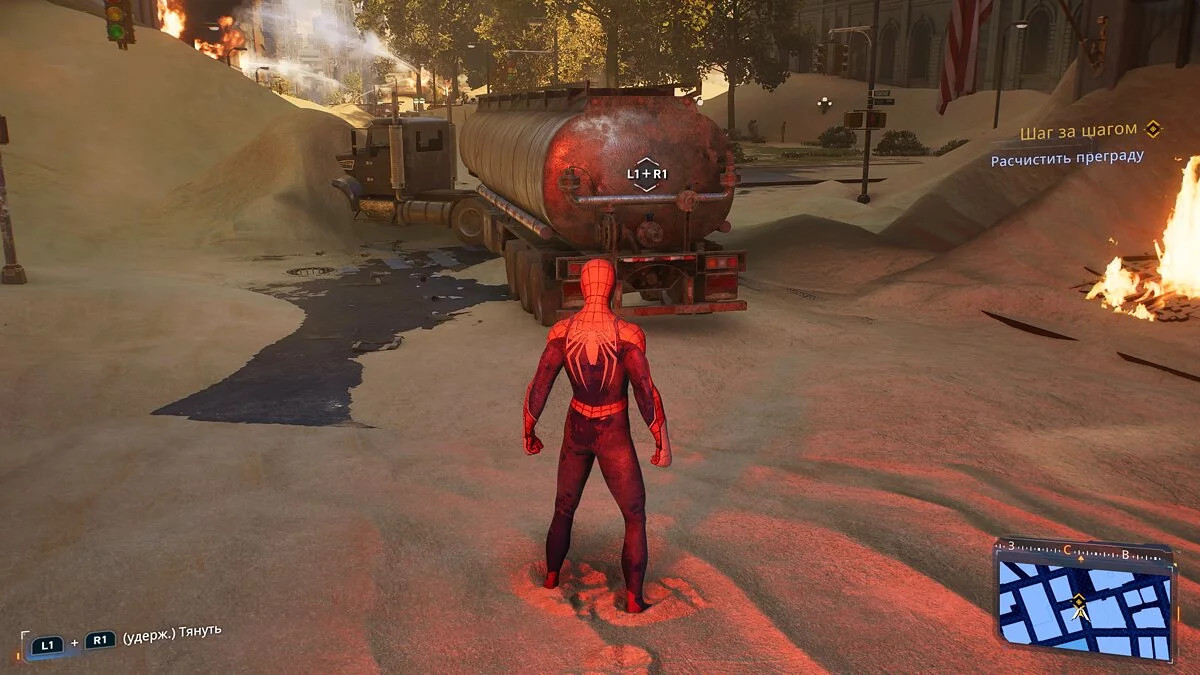Select the "Шаг за шагом" quest tracker
Viewport: 1200px width, 675px height.
(x=1078, y=131)
